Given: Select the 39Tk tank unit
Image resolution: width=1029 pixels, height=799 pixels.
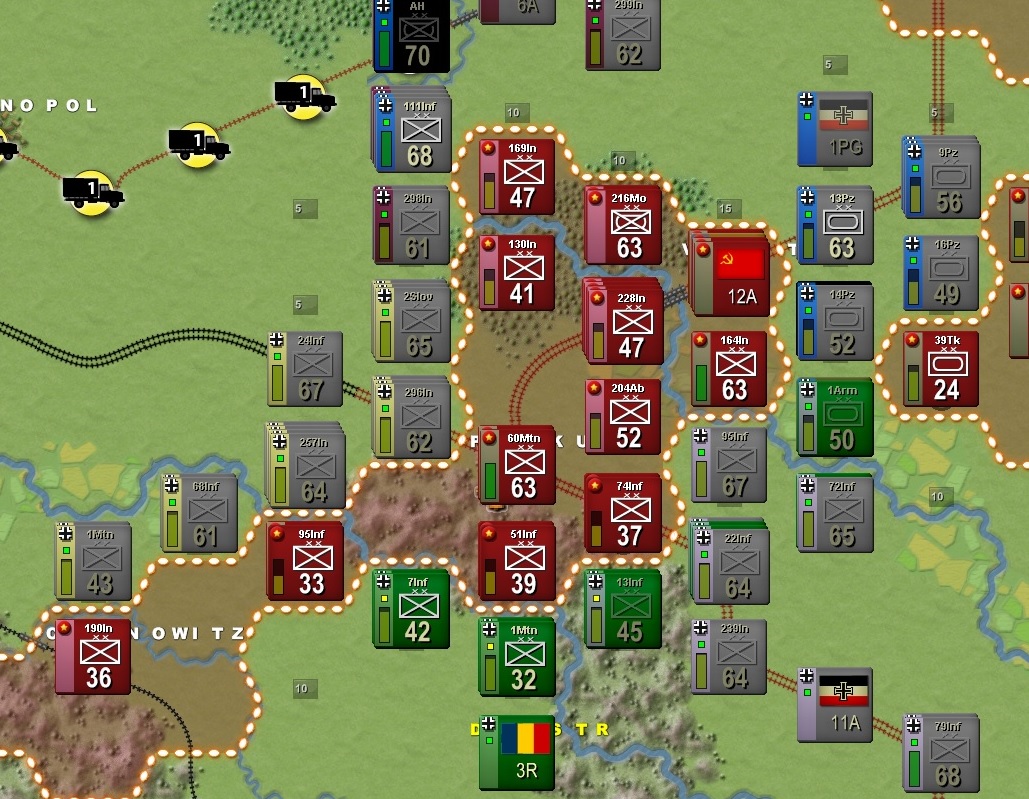Looking at the screenshot, I should tap(941, 369).
